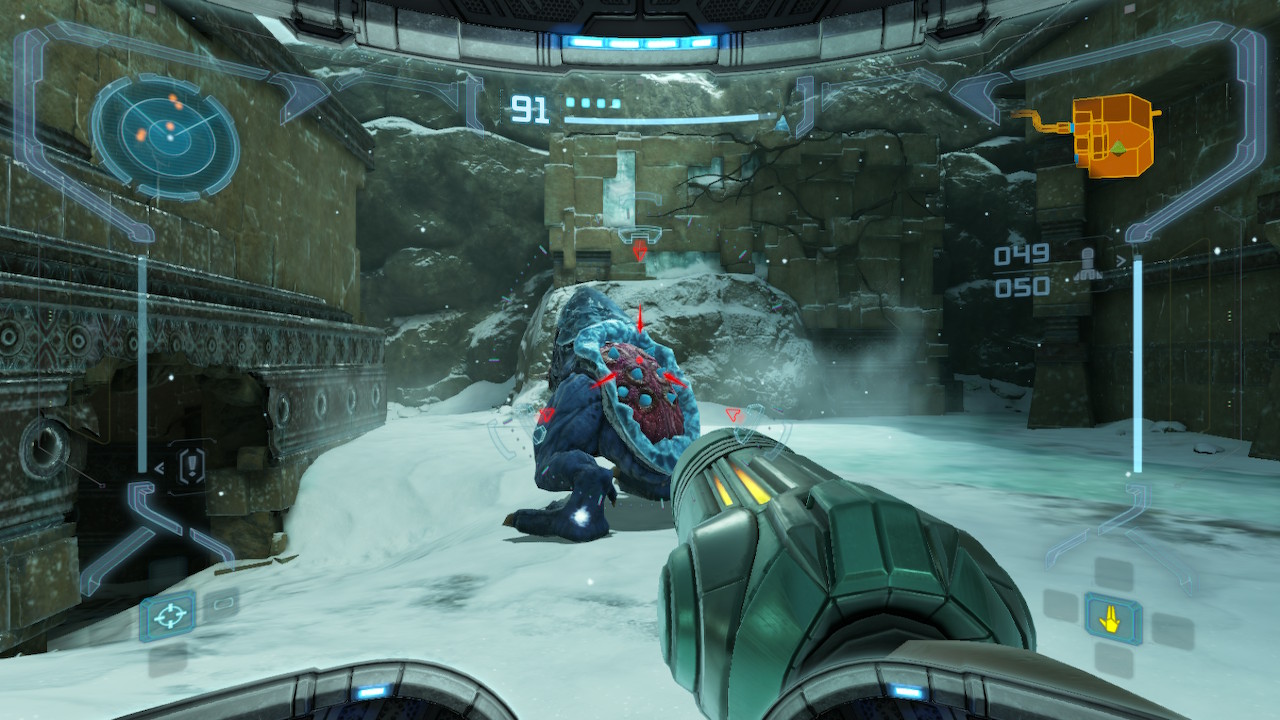Click the exclamation mark threat indicator
Viewport: 1280px width, 720px height.
(x=191, y=466)
